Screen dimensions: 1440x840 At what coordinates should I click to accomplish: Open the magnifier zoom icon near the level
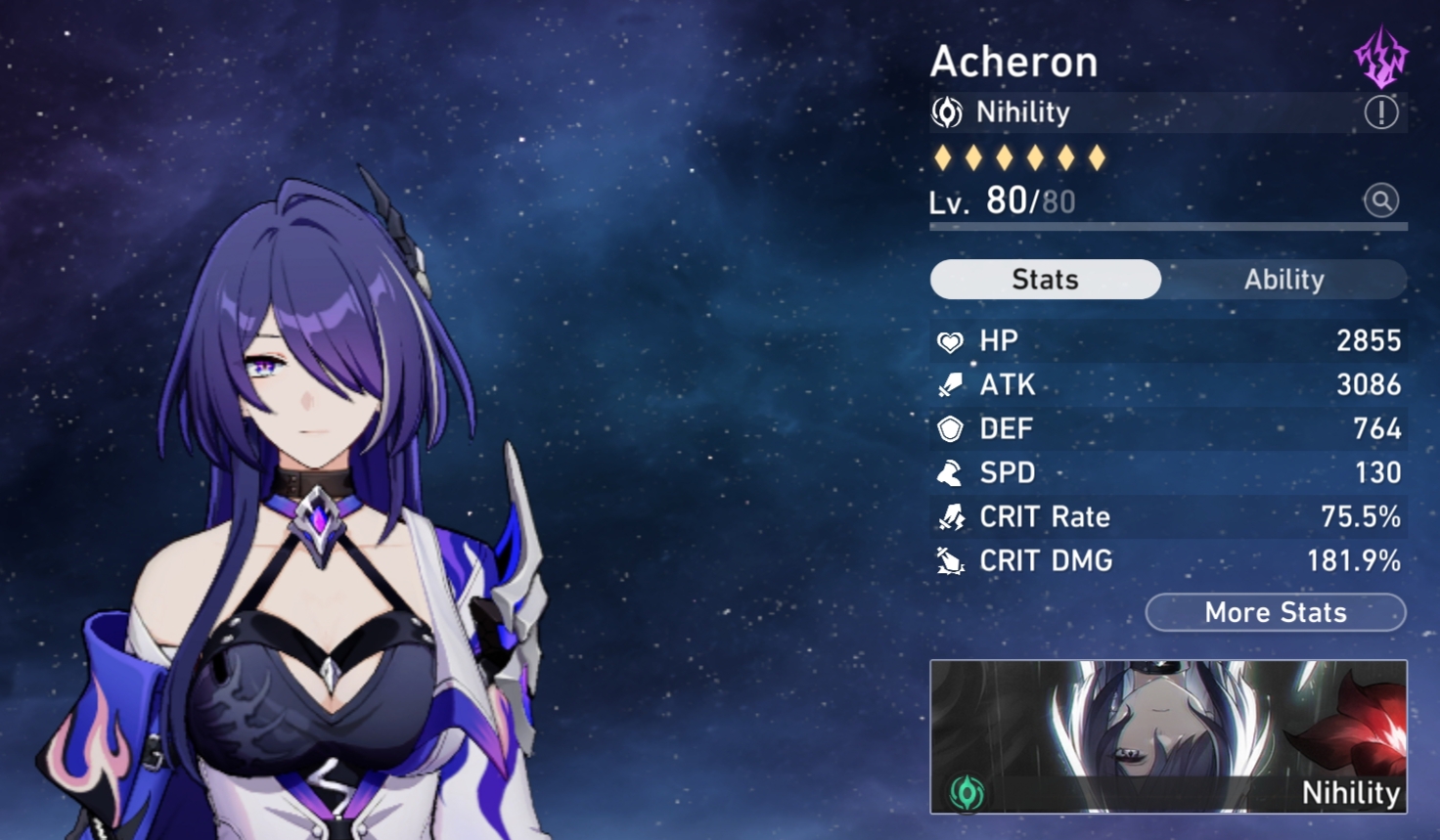click(1381, 200)
